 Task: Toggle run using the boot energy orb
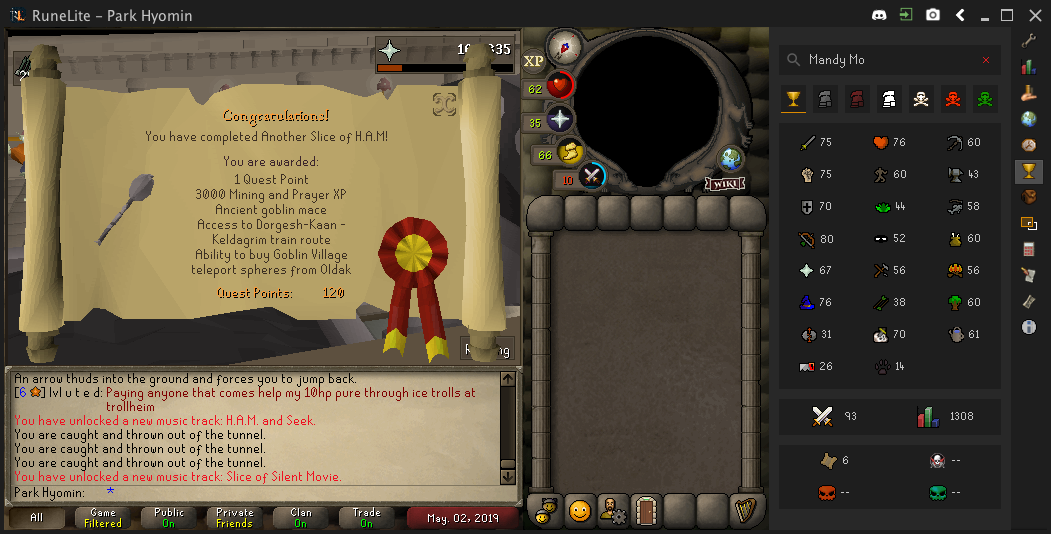point(571,153)
